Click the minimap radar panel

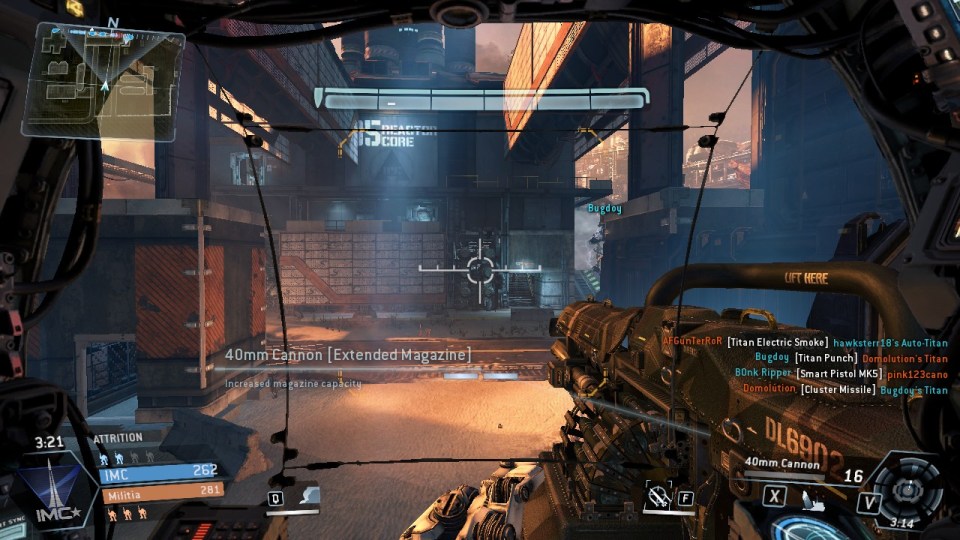pyautogui.click(x=103, y=79)
